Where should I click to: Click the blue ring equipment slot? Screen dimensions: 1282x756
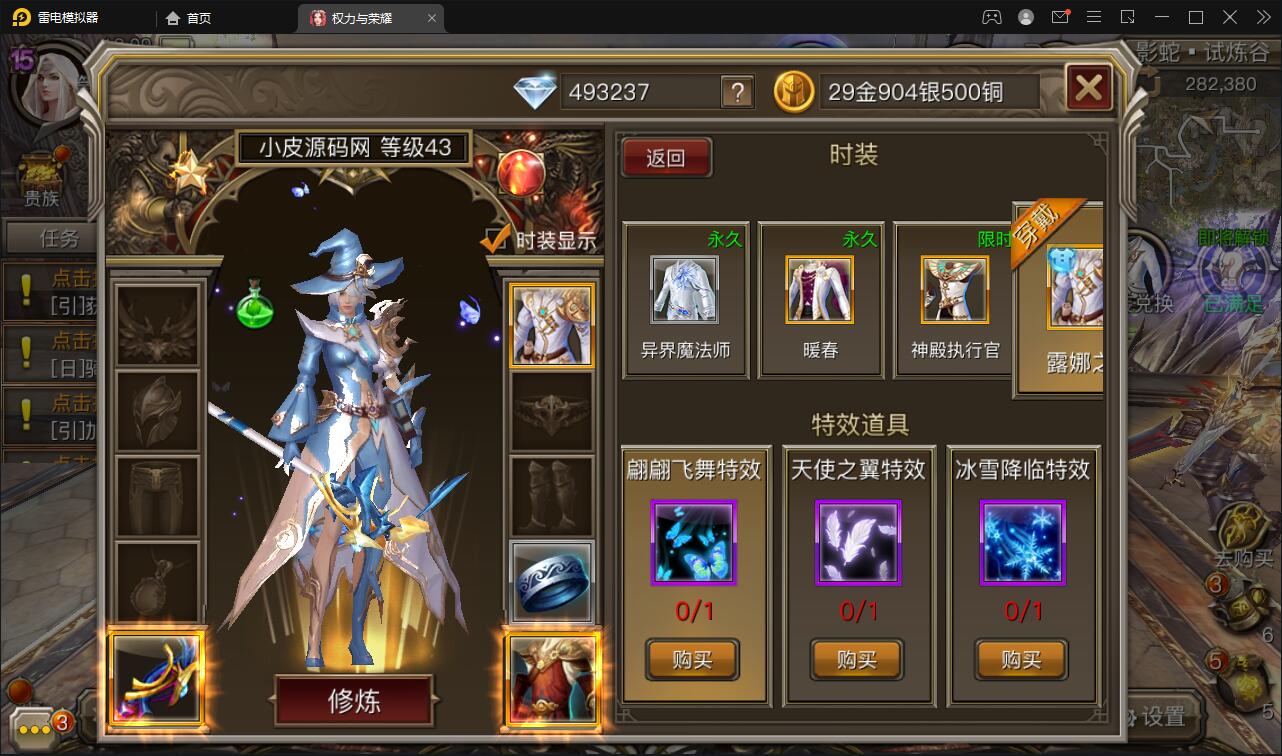click(551, 581)
